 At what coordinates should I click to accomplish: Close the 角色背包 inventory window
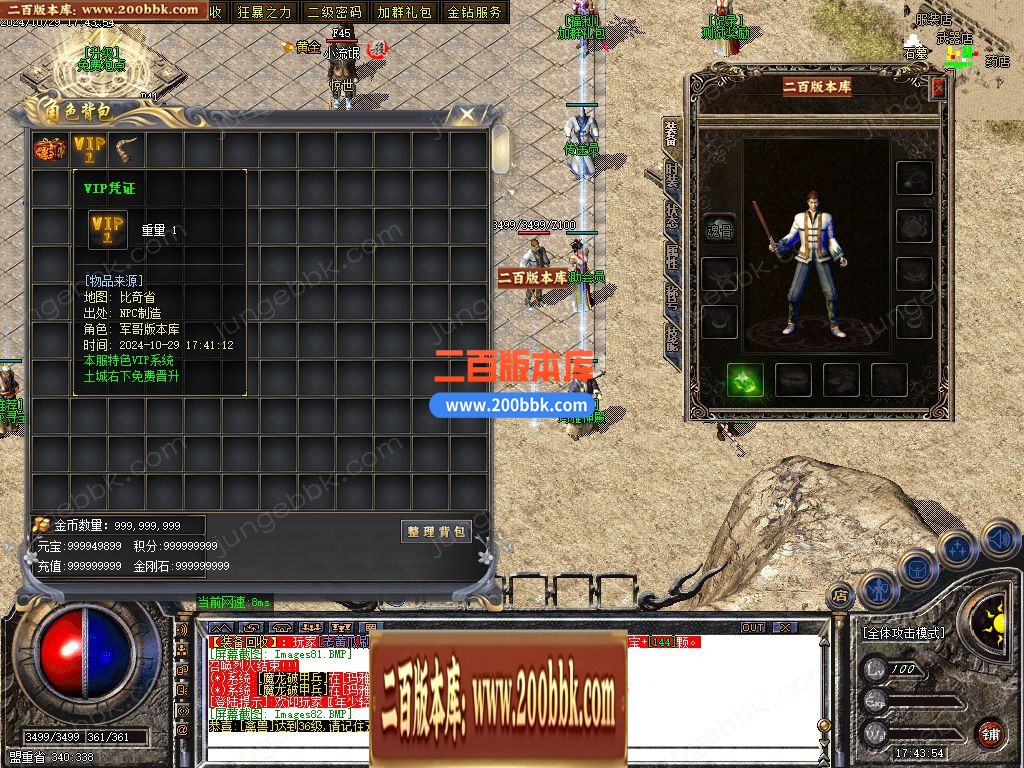tap(467, 115)
